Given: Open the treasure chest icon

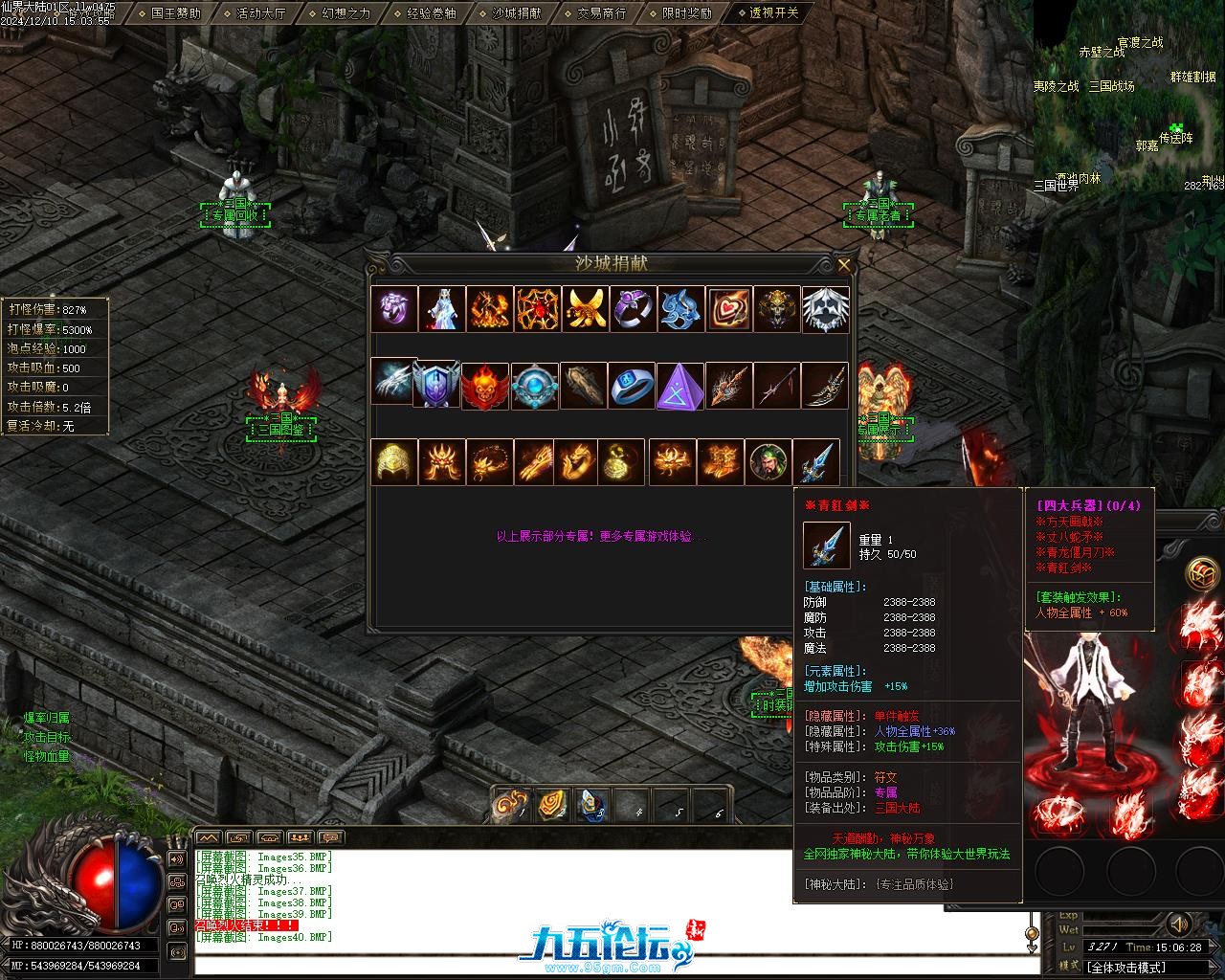Looking at the screenshot, I should coord(1202,574).
